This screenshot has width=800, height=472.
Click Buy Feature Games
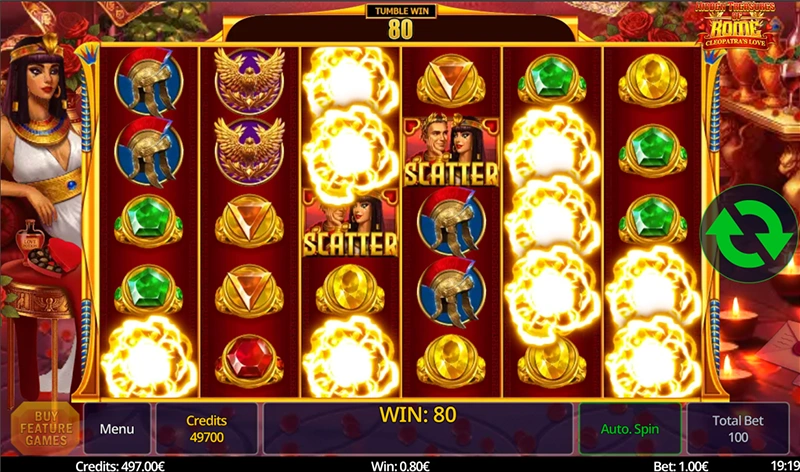[46, 429]
